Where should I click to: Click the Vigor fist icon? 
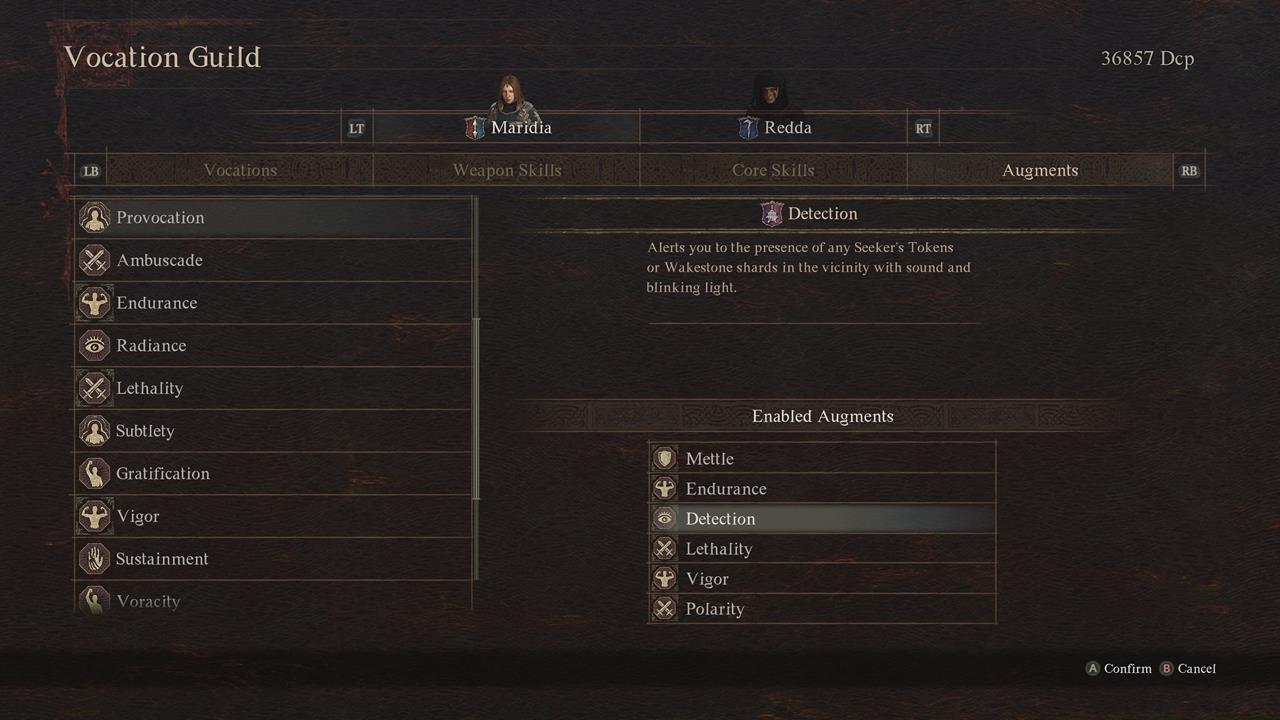94,516
